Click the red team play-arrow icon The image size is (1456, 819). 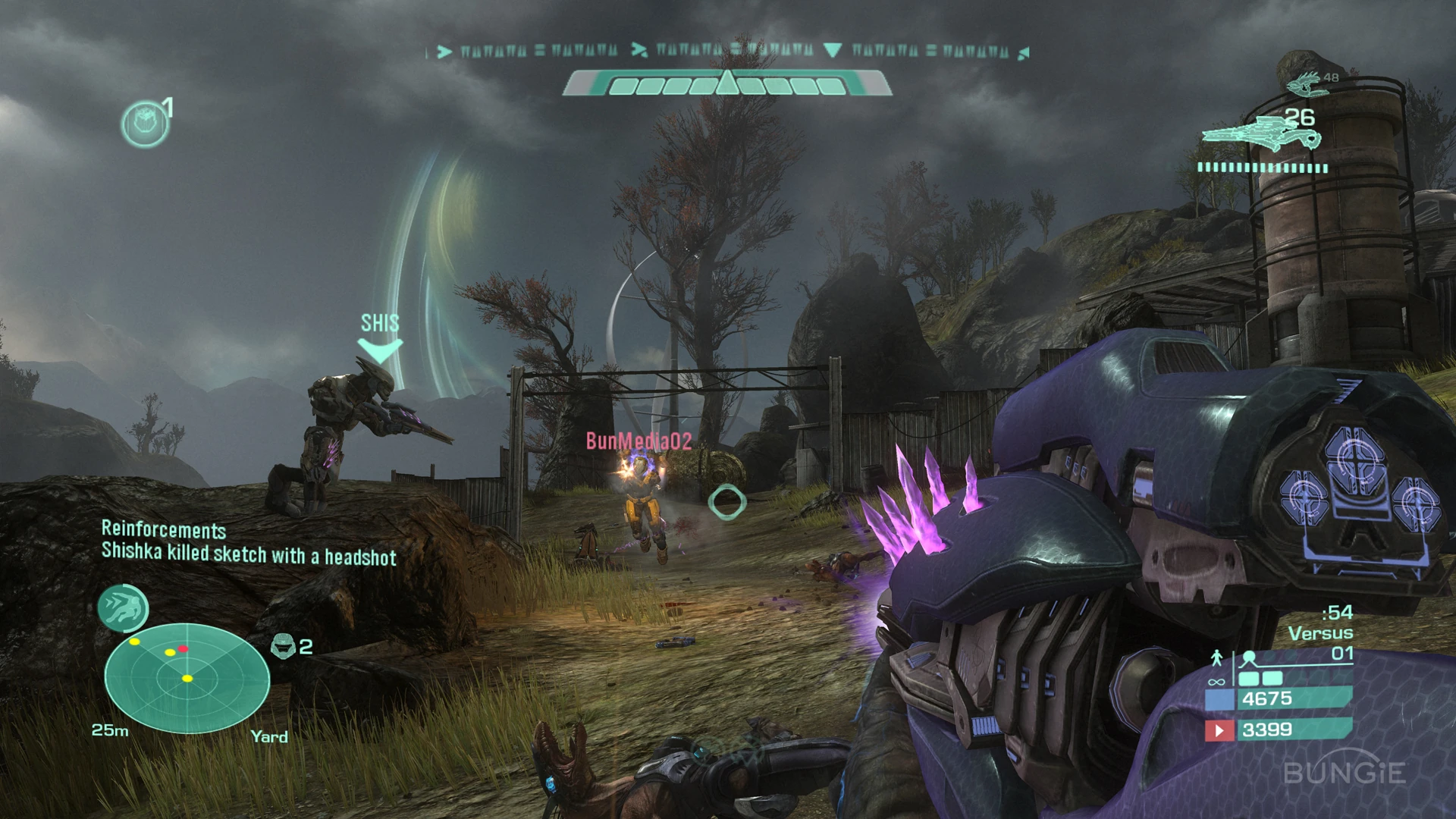[1219, 731]
